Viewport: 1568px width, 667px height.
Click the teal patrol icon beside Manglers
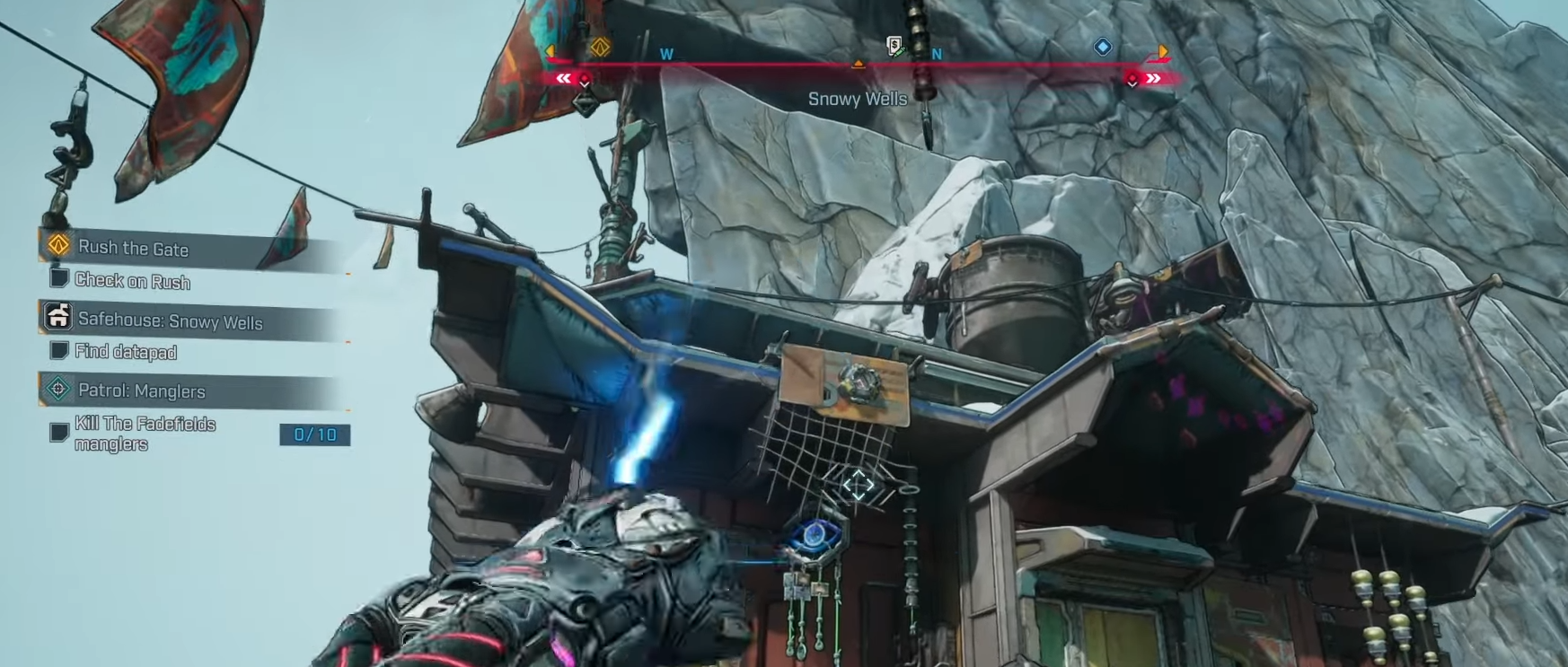(x=58, y=389)
